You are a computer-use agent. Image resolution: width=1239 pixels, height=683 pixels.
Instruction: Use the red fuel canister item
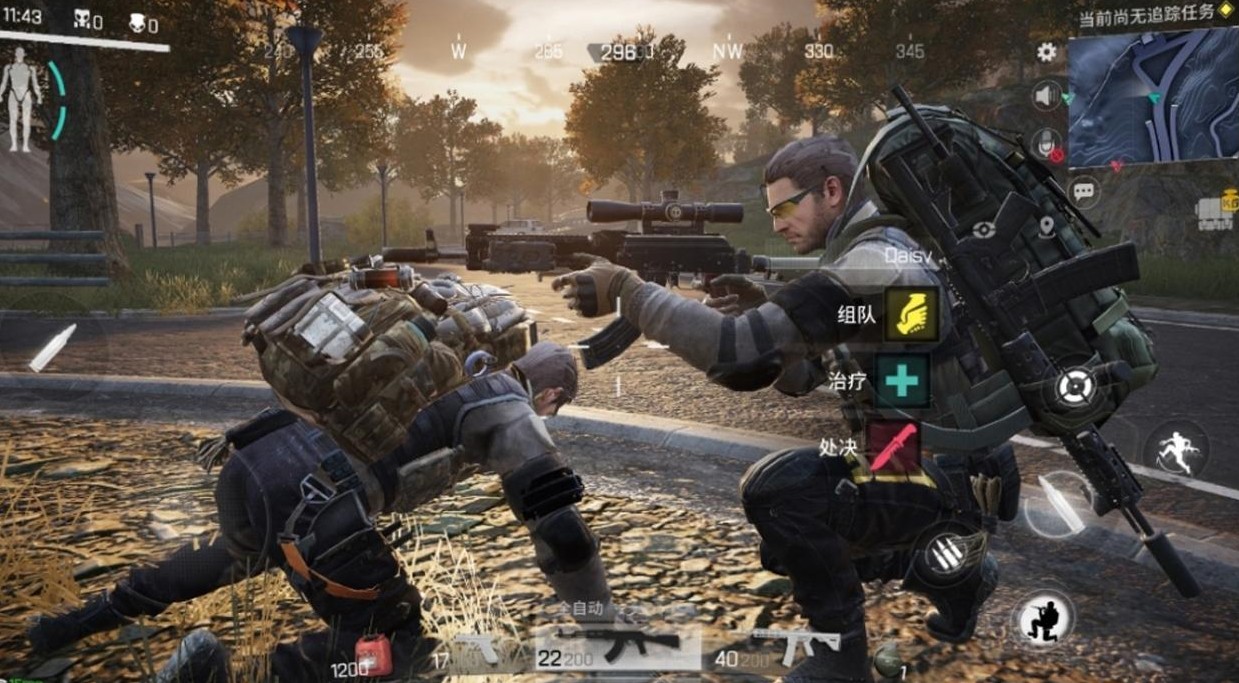(373, 656)
